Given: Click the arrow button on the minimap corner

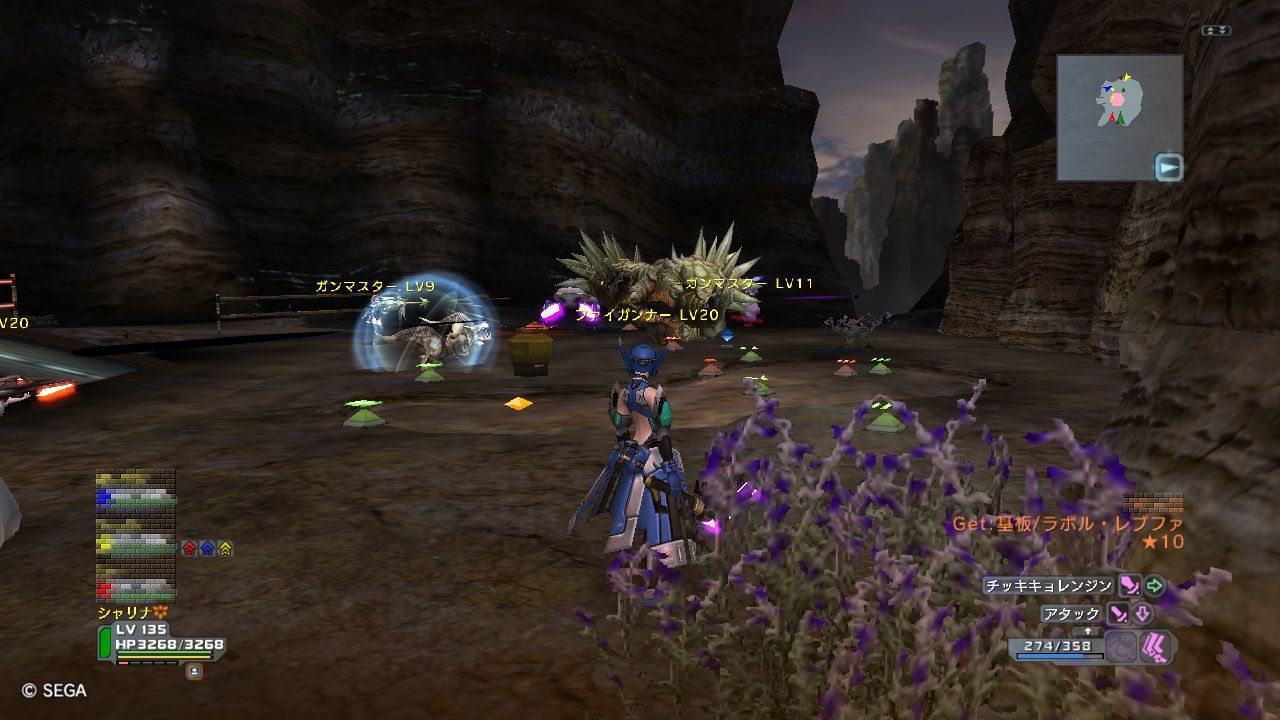Looking at the screenshot, I should (x=1168, y=166).
